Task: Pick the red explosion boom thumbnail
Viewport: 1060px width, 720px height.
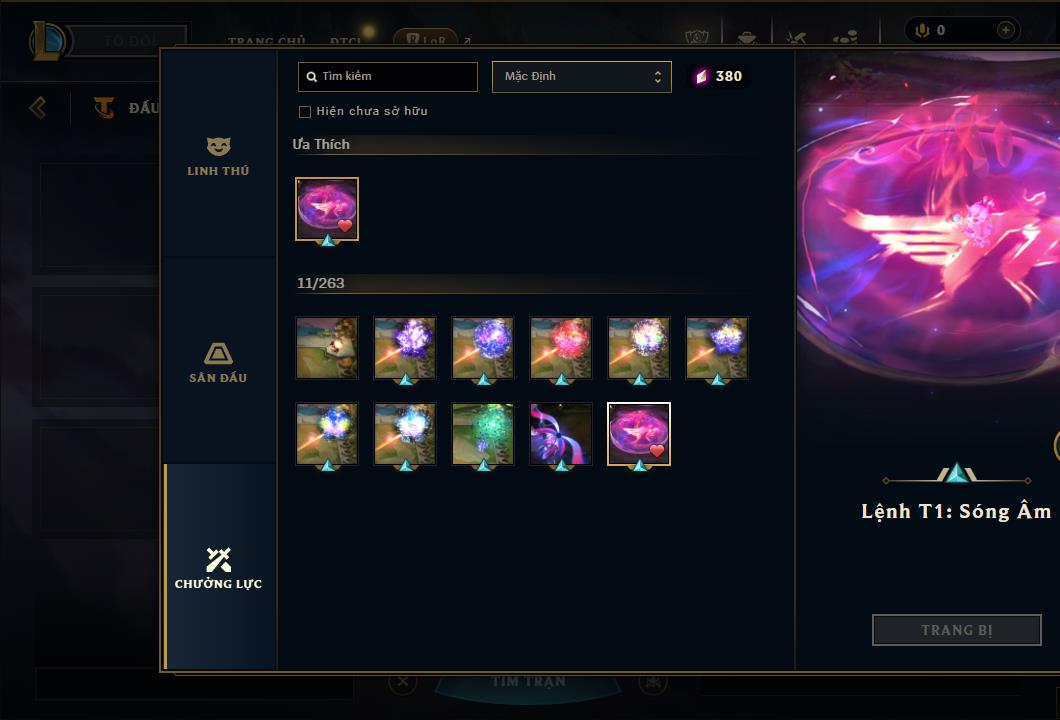Action: click(561, 347)
